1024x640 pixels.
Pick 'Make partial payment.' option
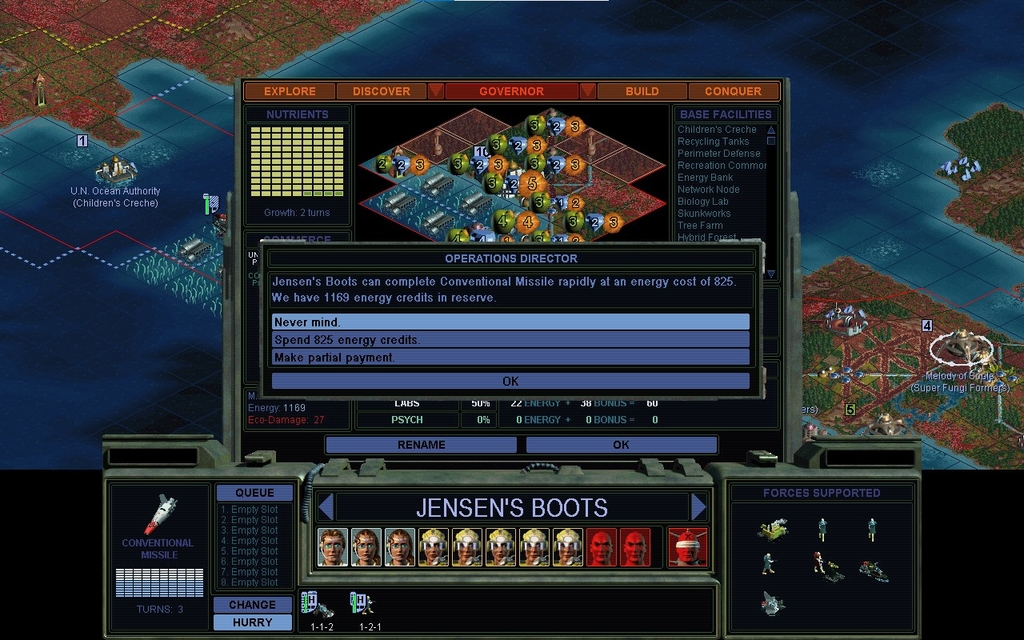(510, 357)
